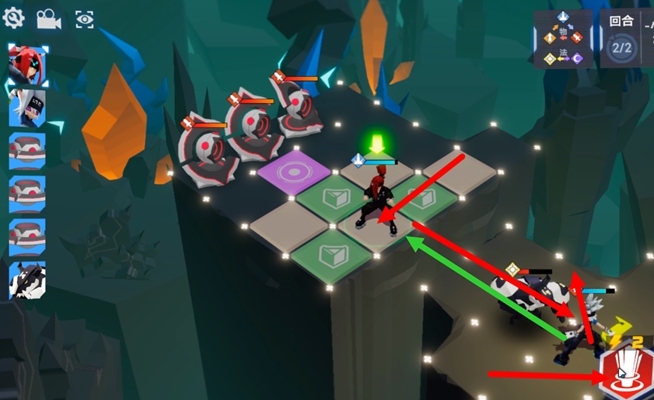Viewport: 654px width, 400px height.
Task: Select the purple target floor tile
Action: (295, 172)
